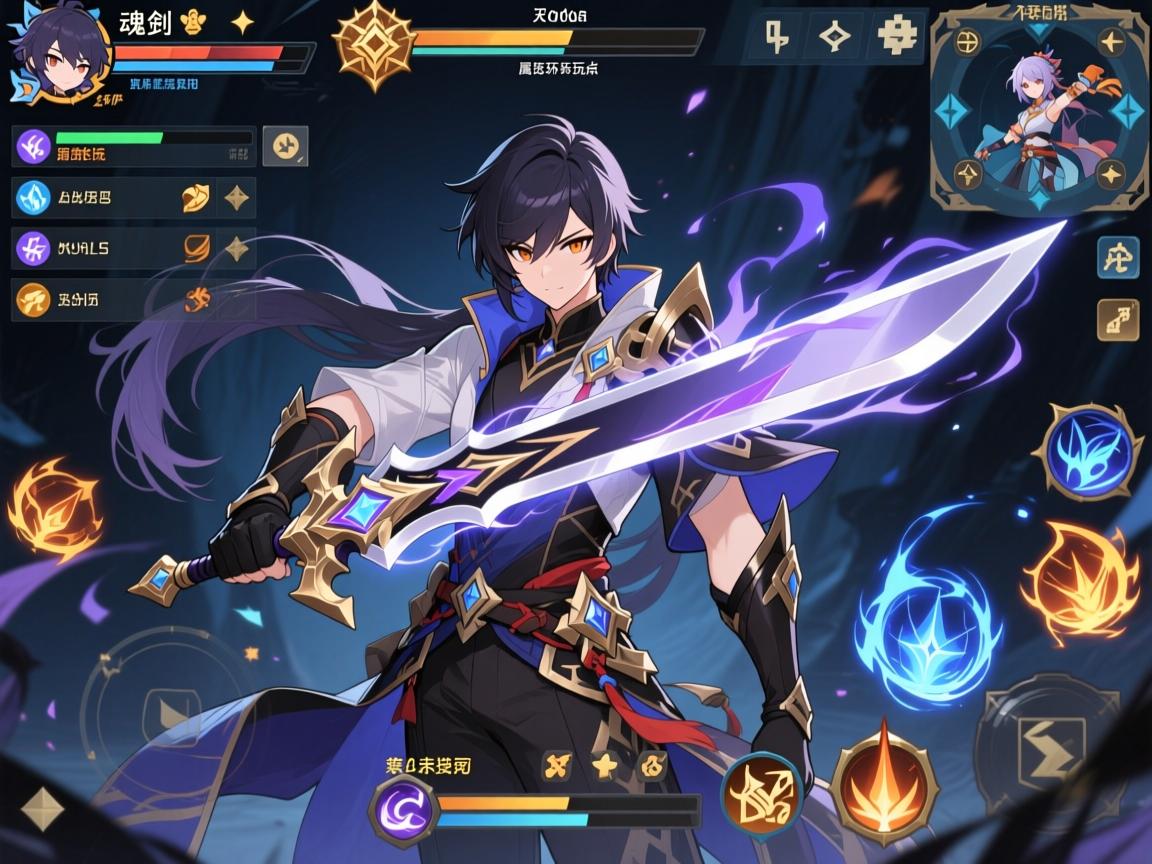Select the row with the orange round icon
The image size is (1152, 864).
(x=133, y=298)
